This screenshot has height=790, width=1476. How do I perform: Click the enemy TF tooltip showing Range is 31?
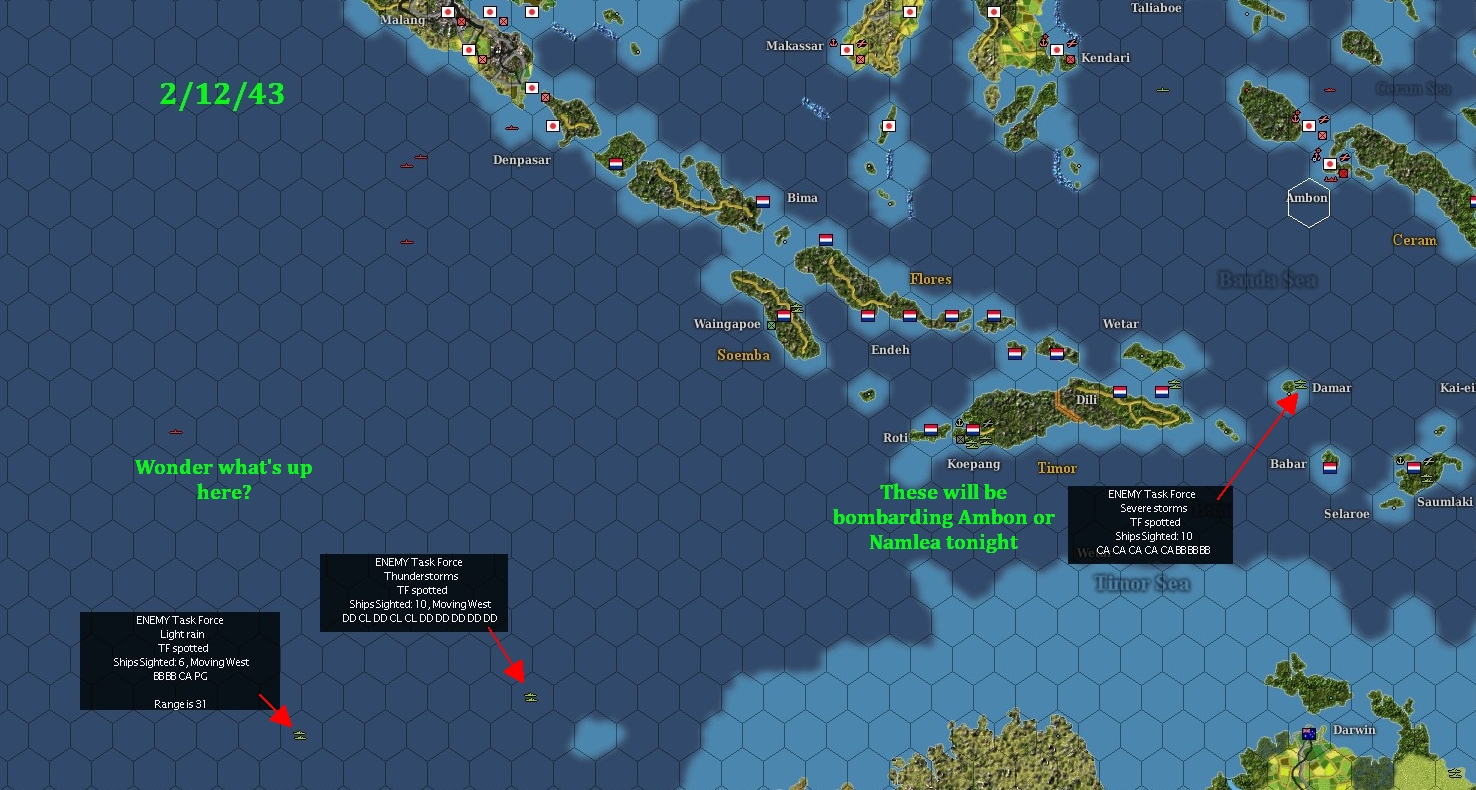180,661
